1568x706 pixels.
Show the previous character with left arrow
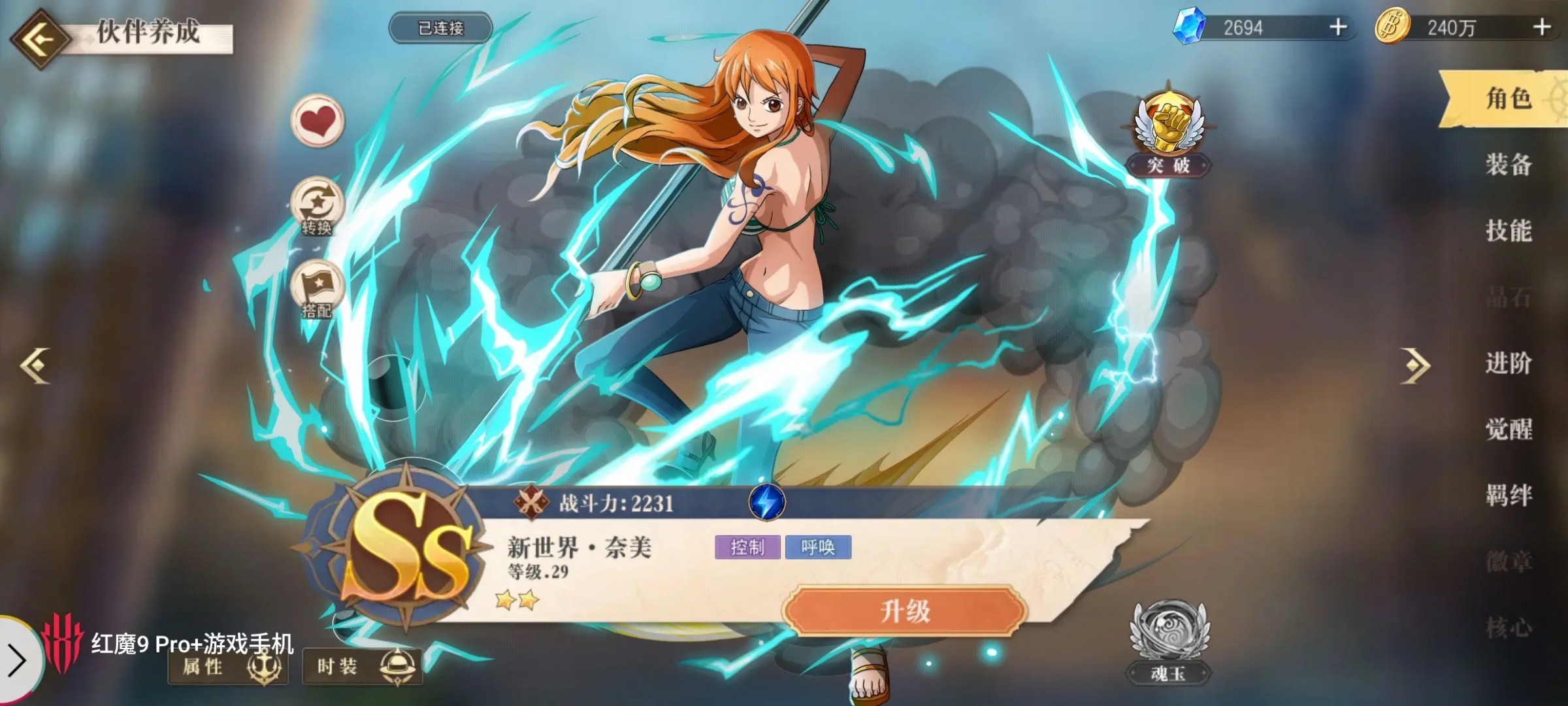(x=35, y=365)
